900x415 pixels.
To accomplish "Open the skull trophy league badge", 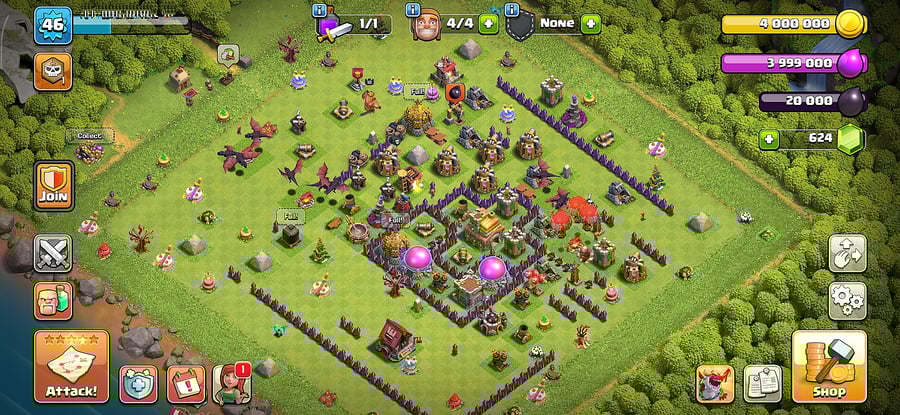I will click(53, 71).
